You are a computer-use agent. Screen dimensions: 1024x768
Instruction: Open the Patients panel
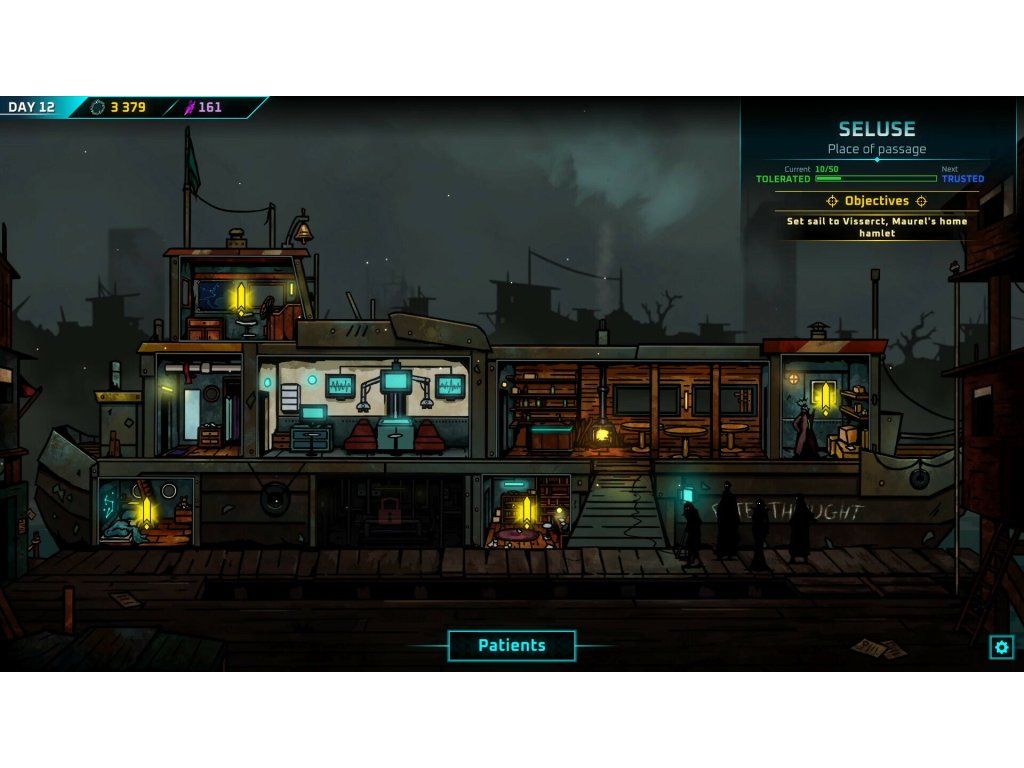[511, 646]
